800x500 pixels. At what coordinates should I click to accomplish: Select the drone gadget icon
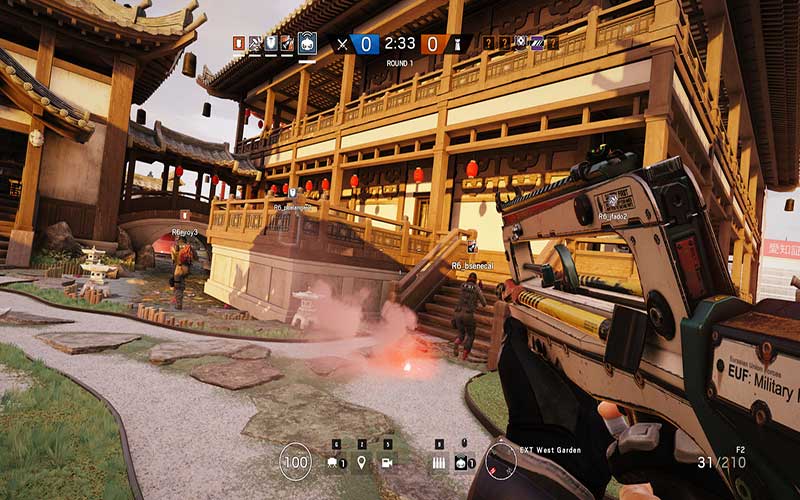(334, 462)
